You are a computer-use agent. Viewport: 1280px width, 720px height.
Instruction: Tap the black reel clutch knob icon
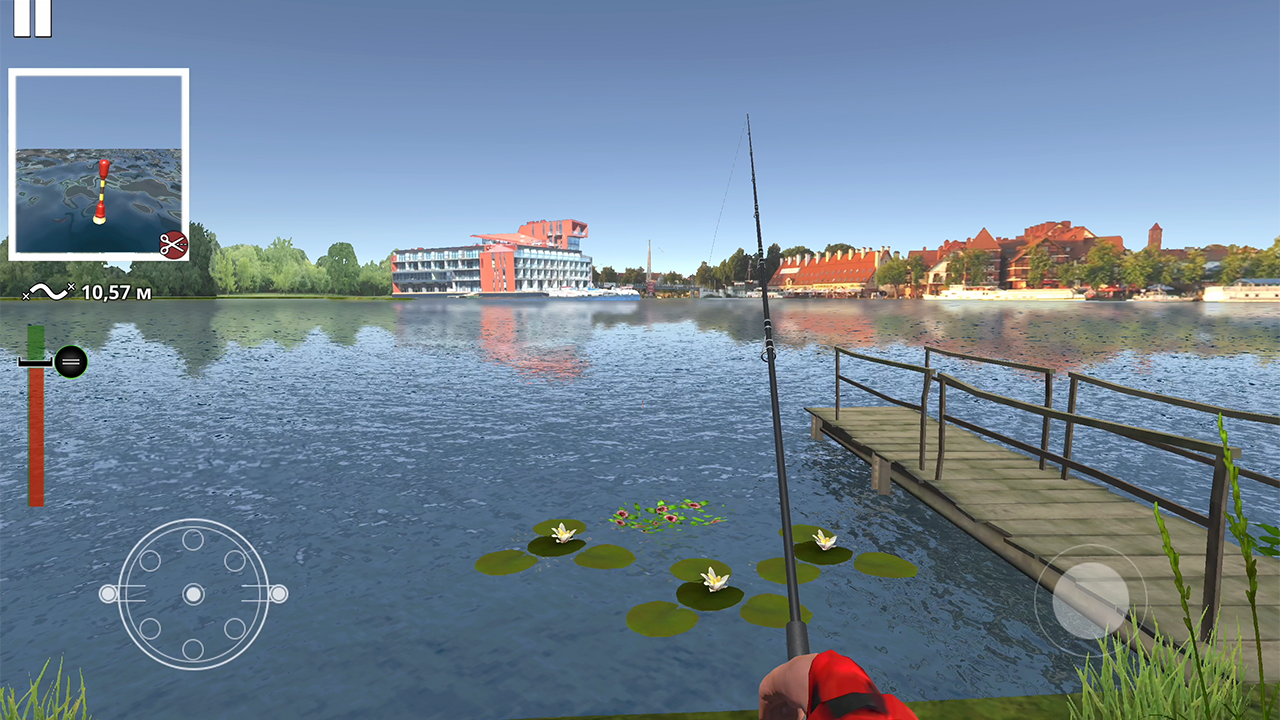70,360
